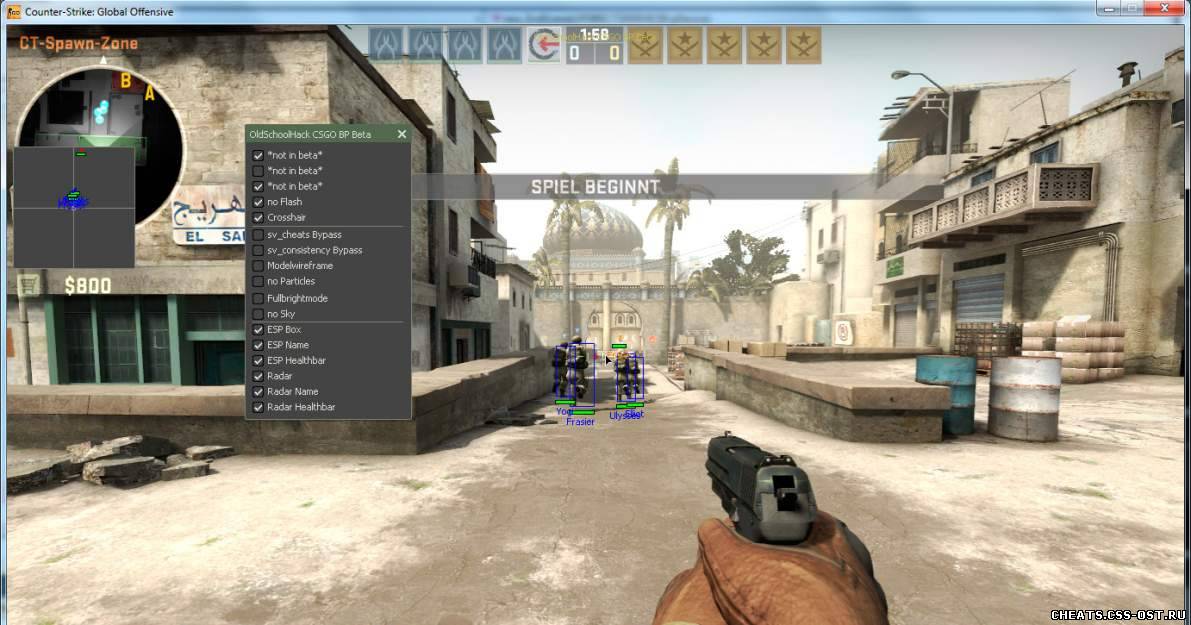
Task: Turn on the no Particles option
Action: [x=258, y=282]
